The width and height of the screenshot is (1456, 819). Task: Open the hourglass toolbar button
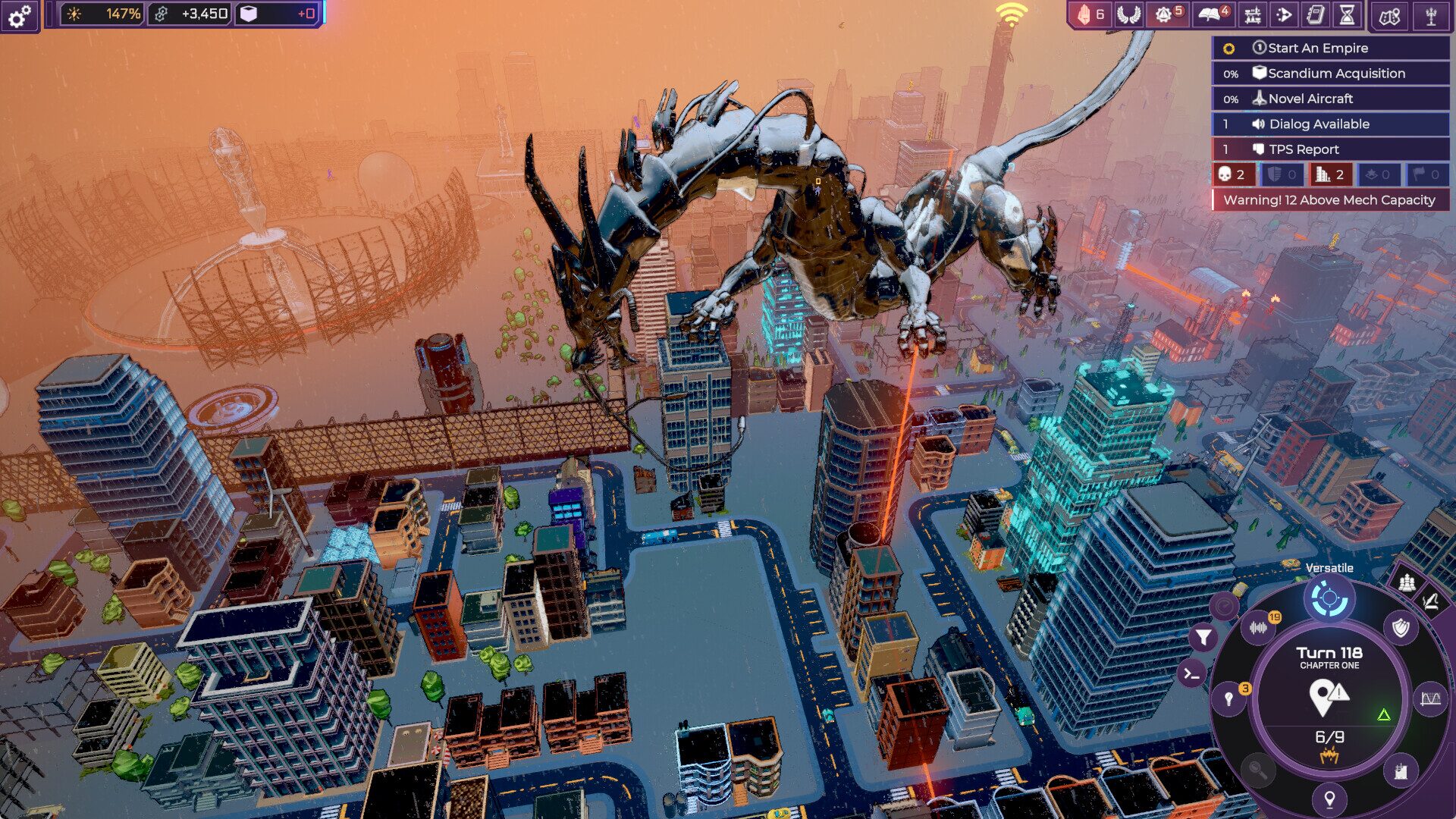click(x=1347, y=14)
